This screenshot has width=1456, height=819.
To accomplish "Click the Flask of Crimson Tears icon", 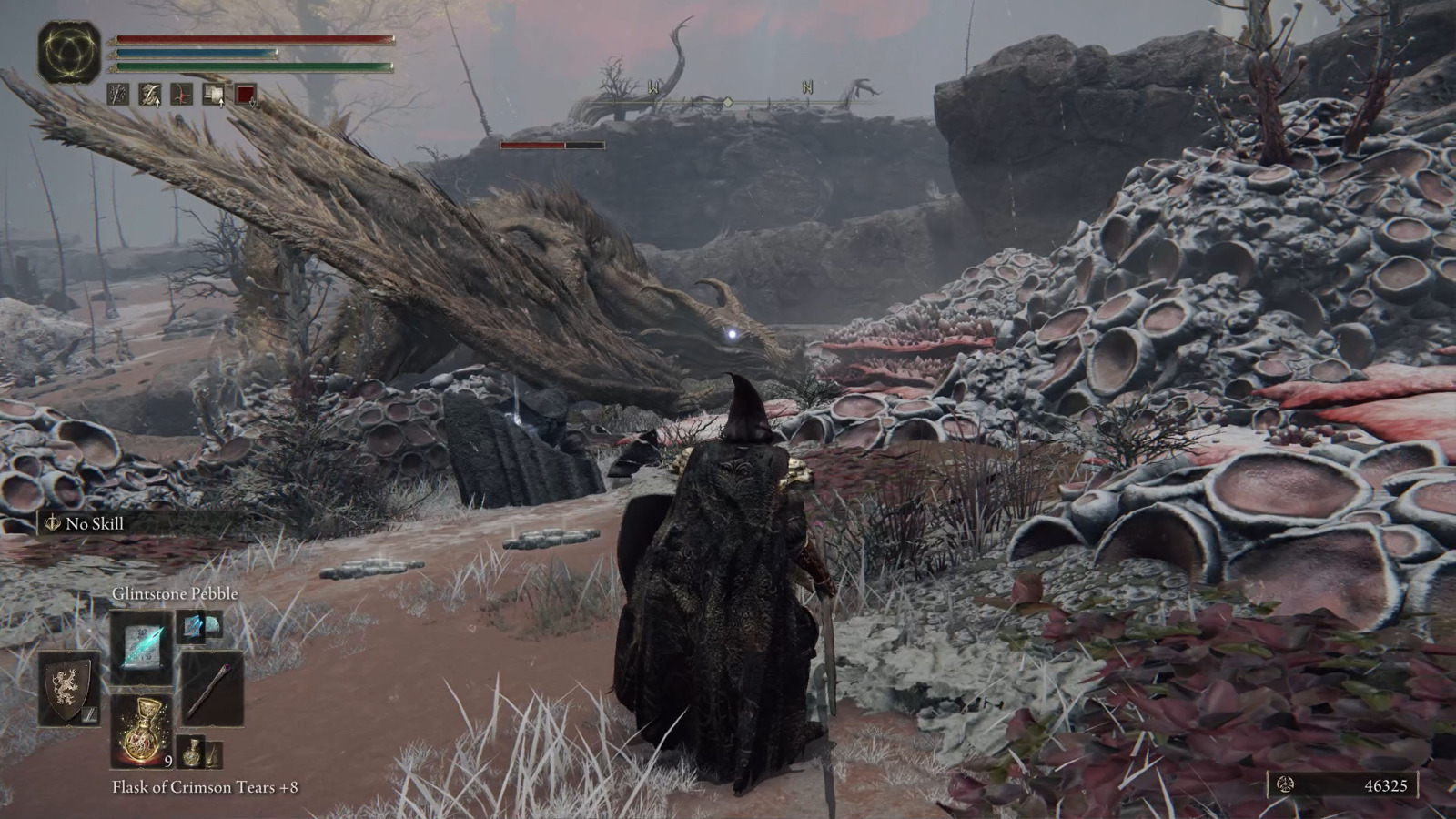I will point(142,728).
